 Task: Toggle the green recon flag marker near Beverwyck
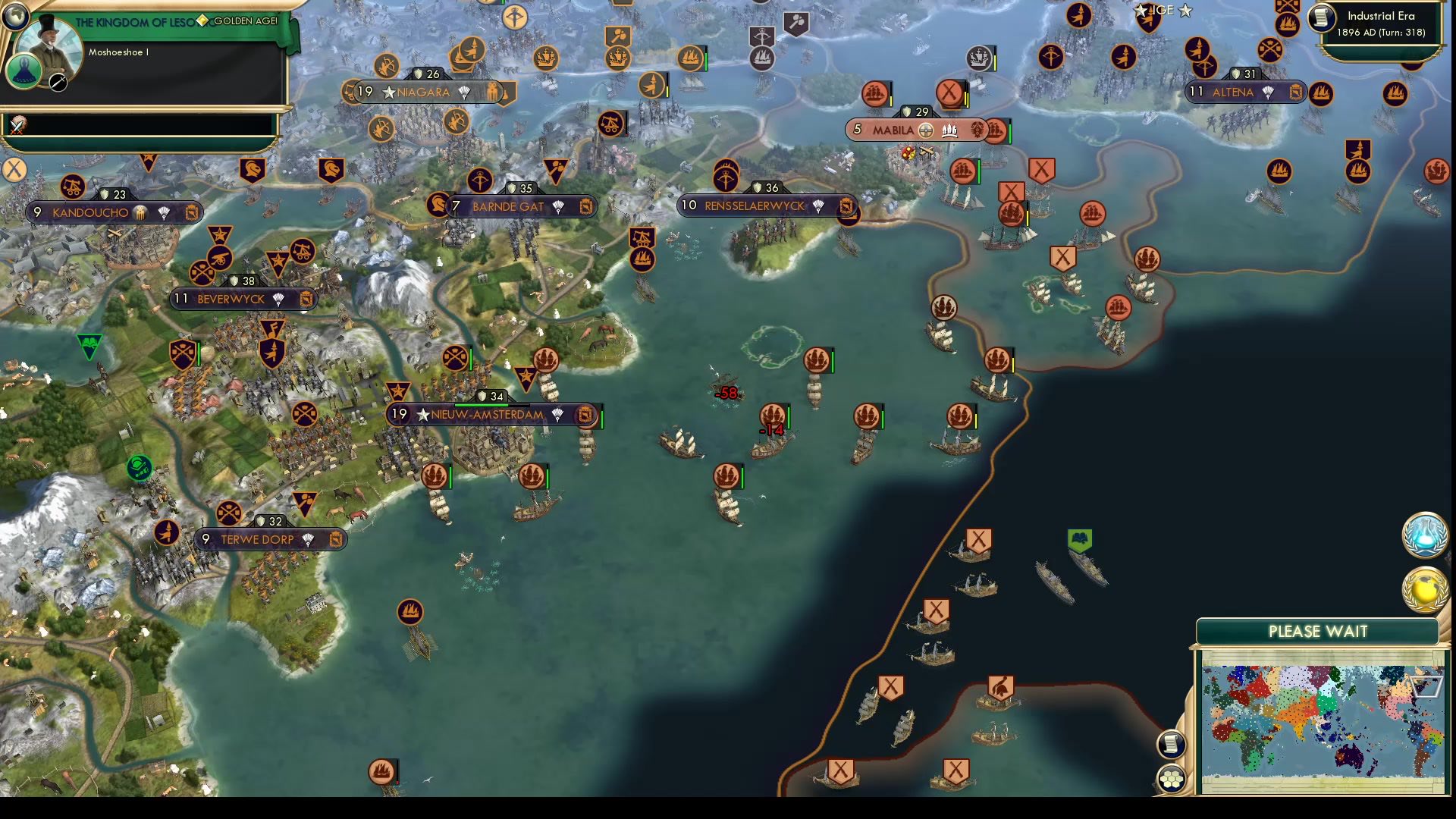coord(90,344)
